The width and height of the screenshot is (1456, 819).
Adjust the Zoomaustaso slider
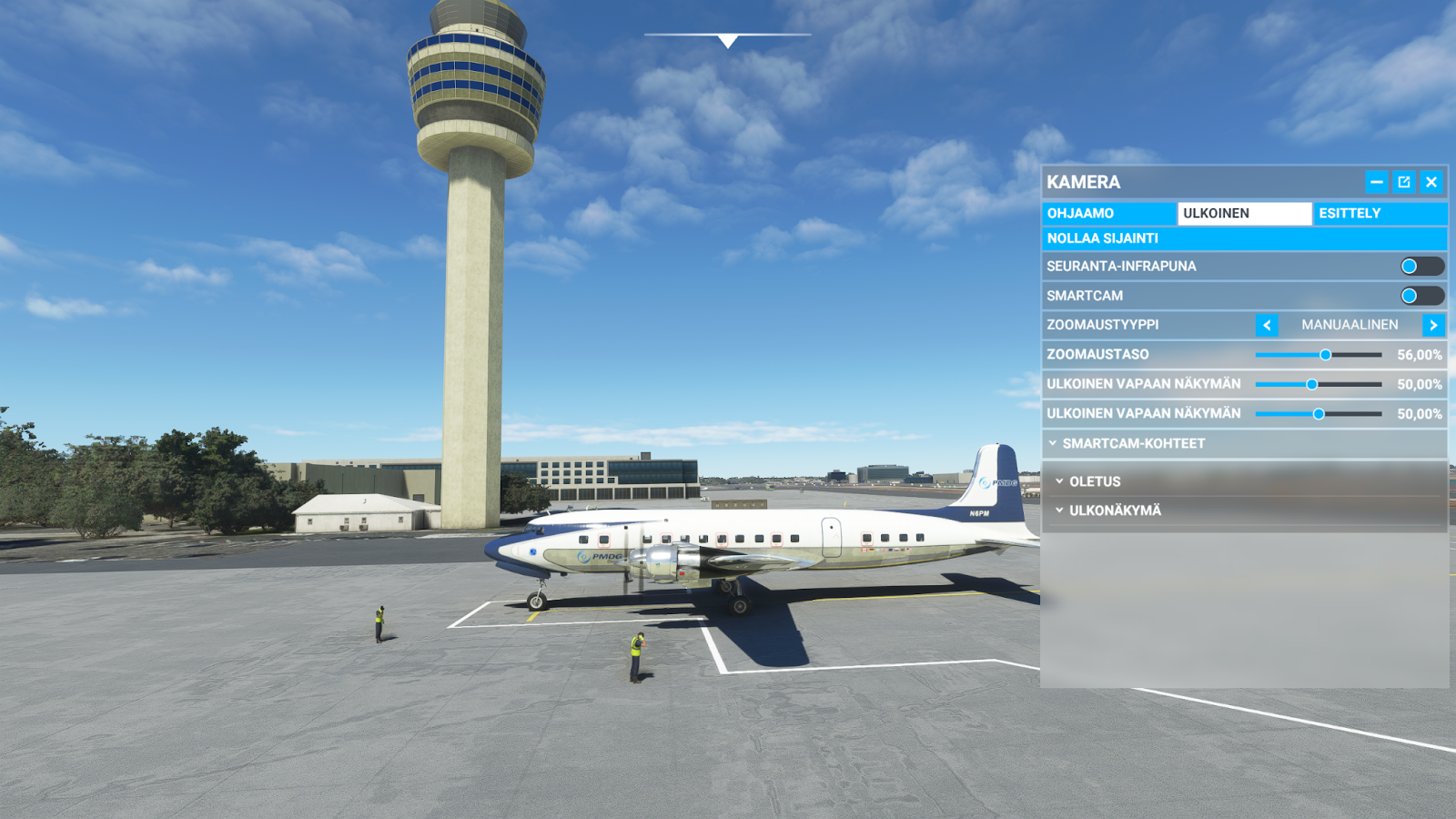(1326, 355)
